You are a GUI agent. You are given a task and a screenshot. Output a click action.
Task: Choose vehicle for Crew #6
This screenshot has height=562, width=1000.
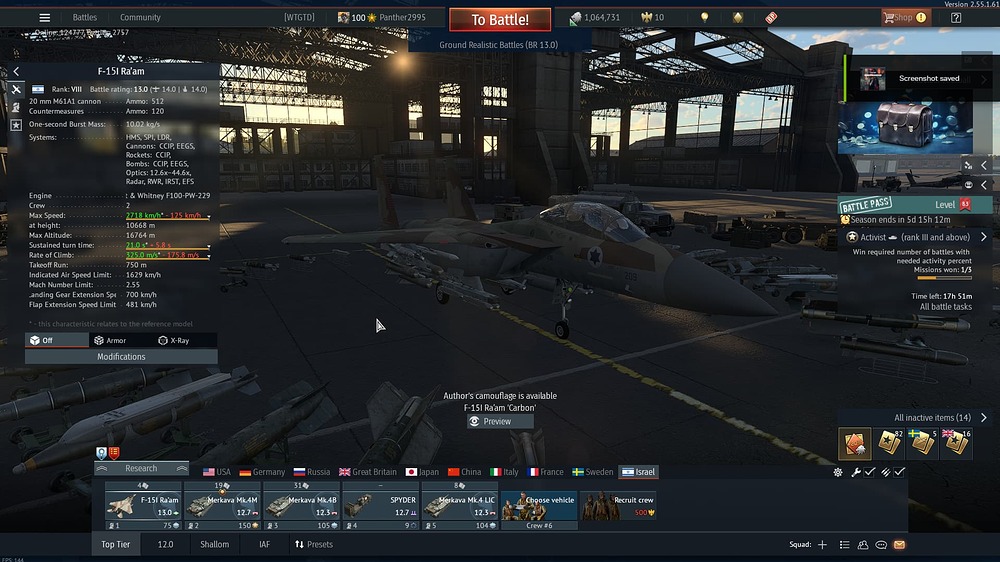pos(539,506)
